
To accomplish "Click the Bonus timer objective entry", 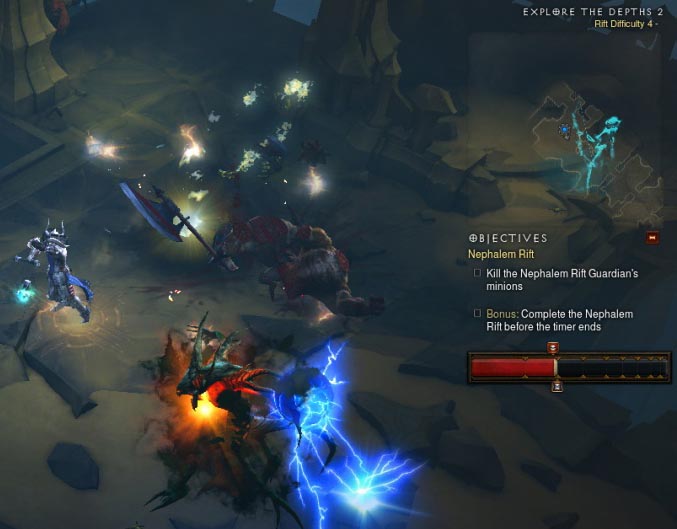I will click(x=552, y=320).
